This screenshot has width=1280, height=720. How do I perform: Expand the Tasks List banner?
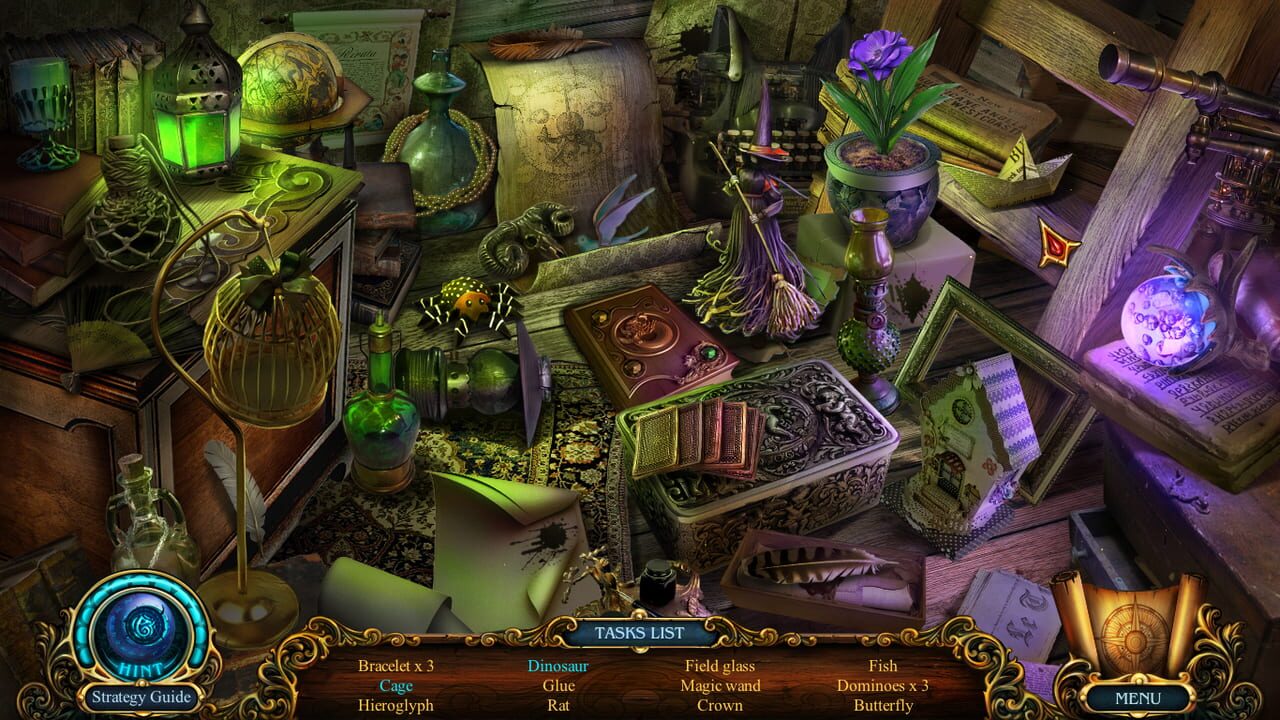pyautogui.click(x=640, y=631)
